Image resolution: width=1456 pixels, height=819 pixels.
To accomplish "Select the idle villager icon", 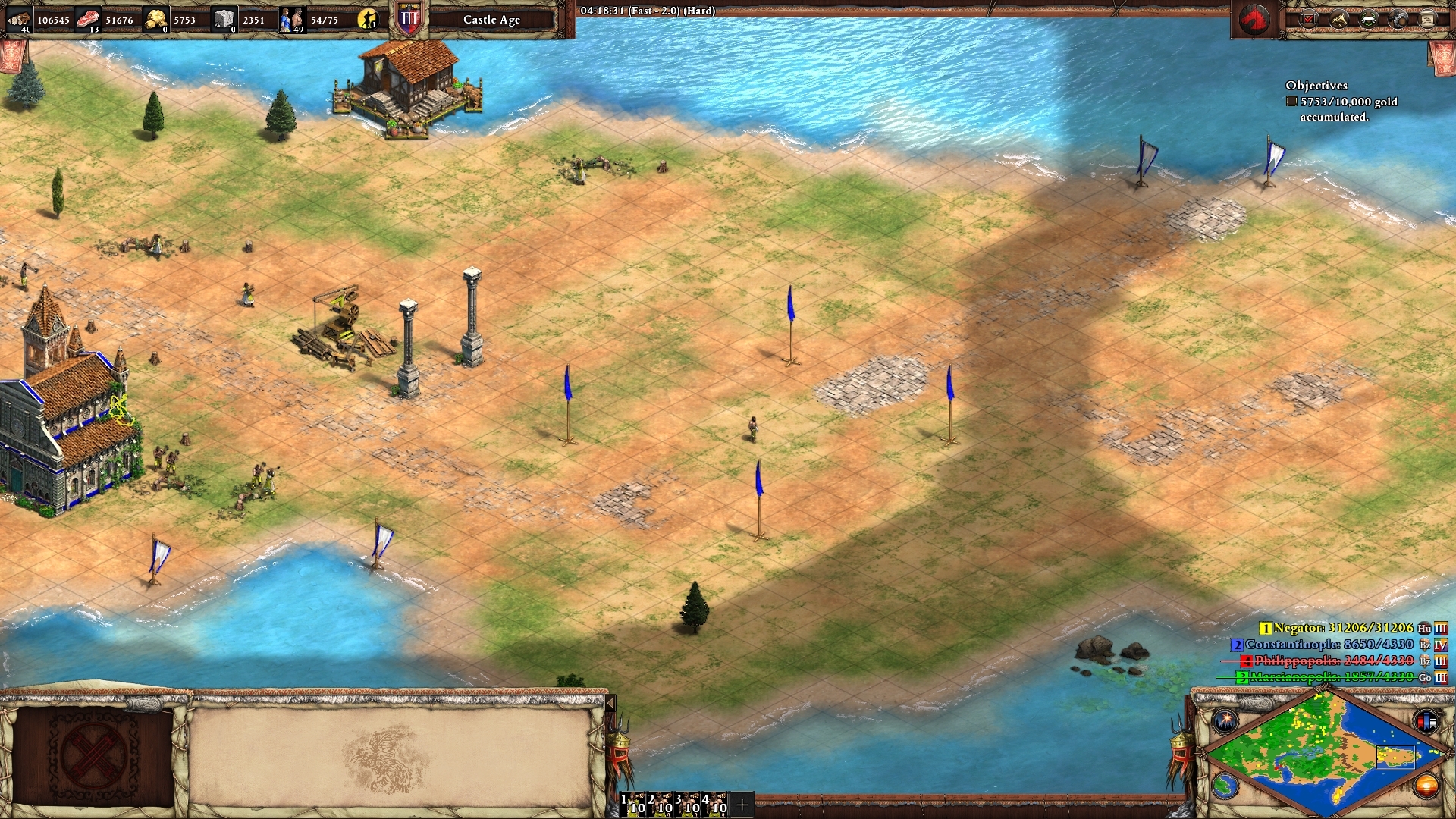I will pos(368,20).
